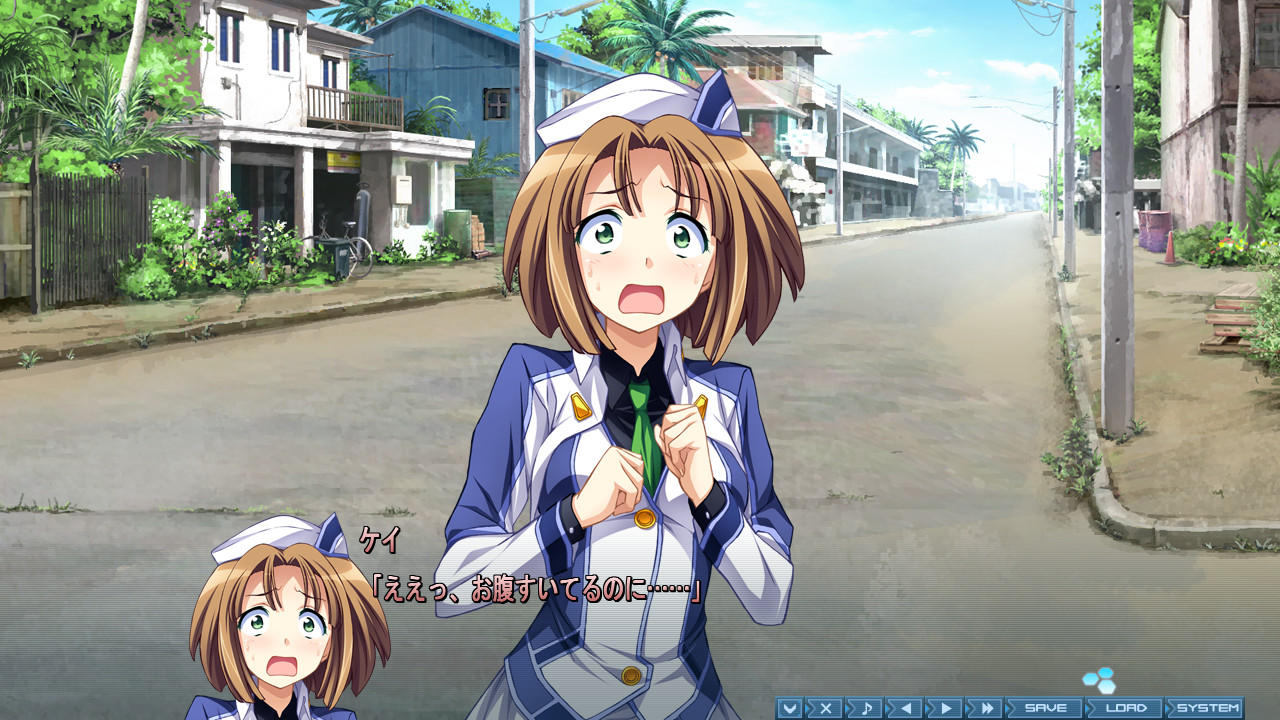The width and height of the screenshot is (1280, 720).
Task: Open the backlog with the left-triangle icon
Action: point(905,707)
